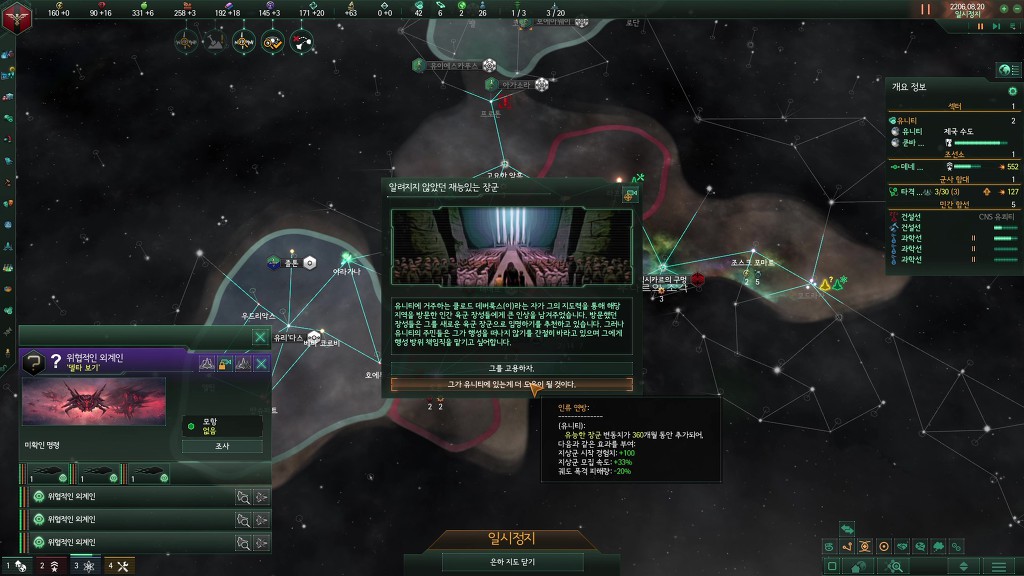Choose the '그를 고용하자' event option
This screenshot has height=576, width=1024.
tap(511, 368)
